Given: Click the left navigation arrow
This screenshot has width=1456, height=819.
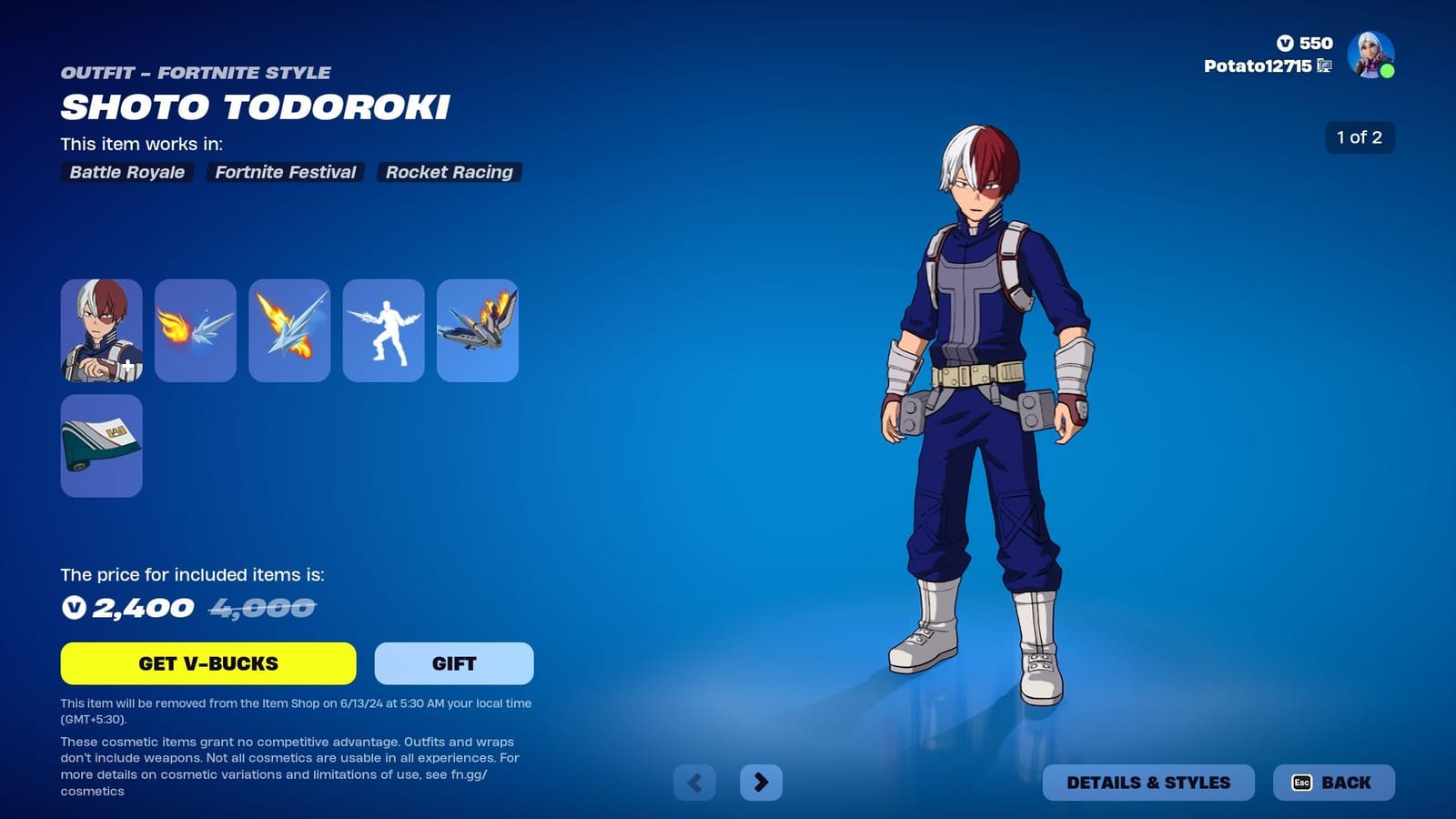Looking at the screenshot, I should [695, 782].
